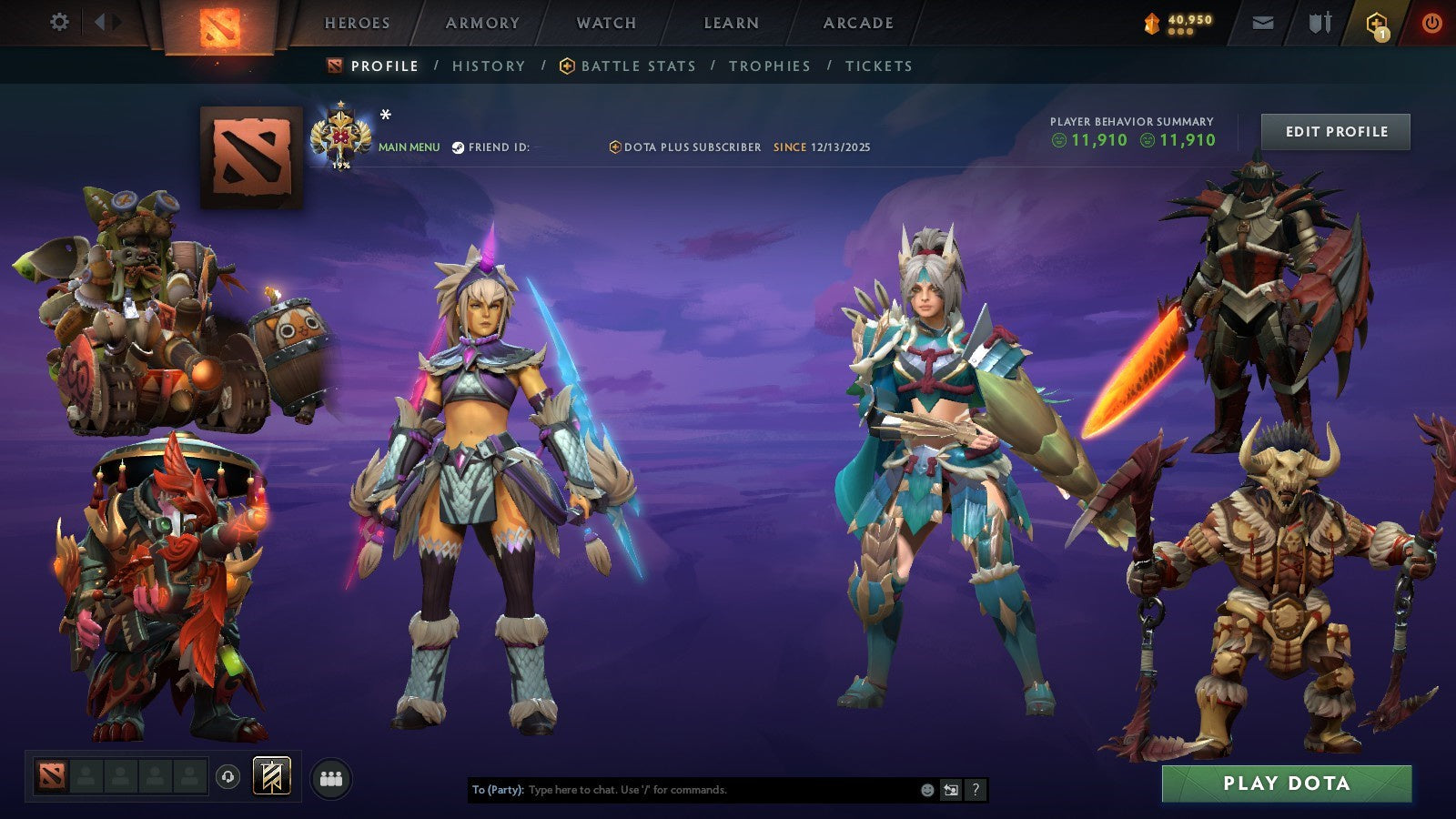Open the settings gear icon
Screen dimensions: 1456x819
[58, 23]
